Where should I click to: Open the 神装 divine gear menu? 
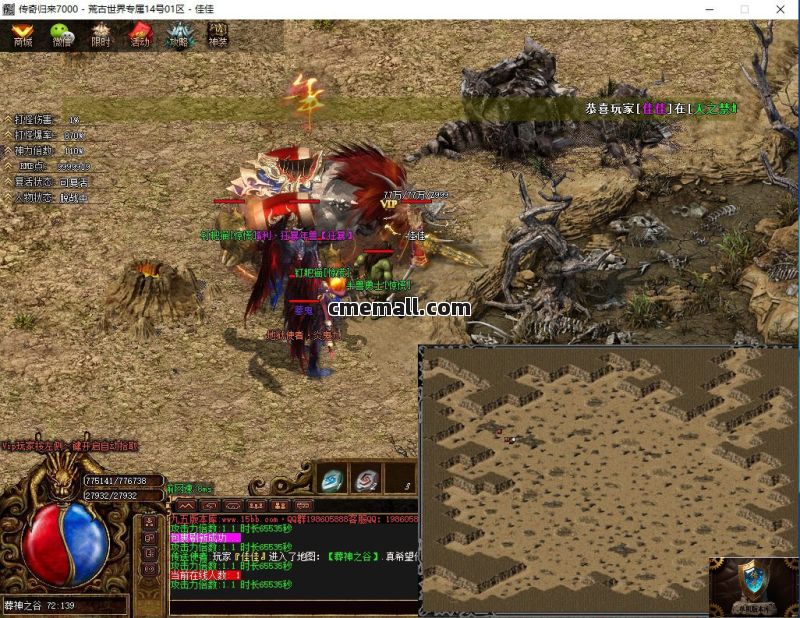[x=217, y=36]
